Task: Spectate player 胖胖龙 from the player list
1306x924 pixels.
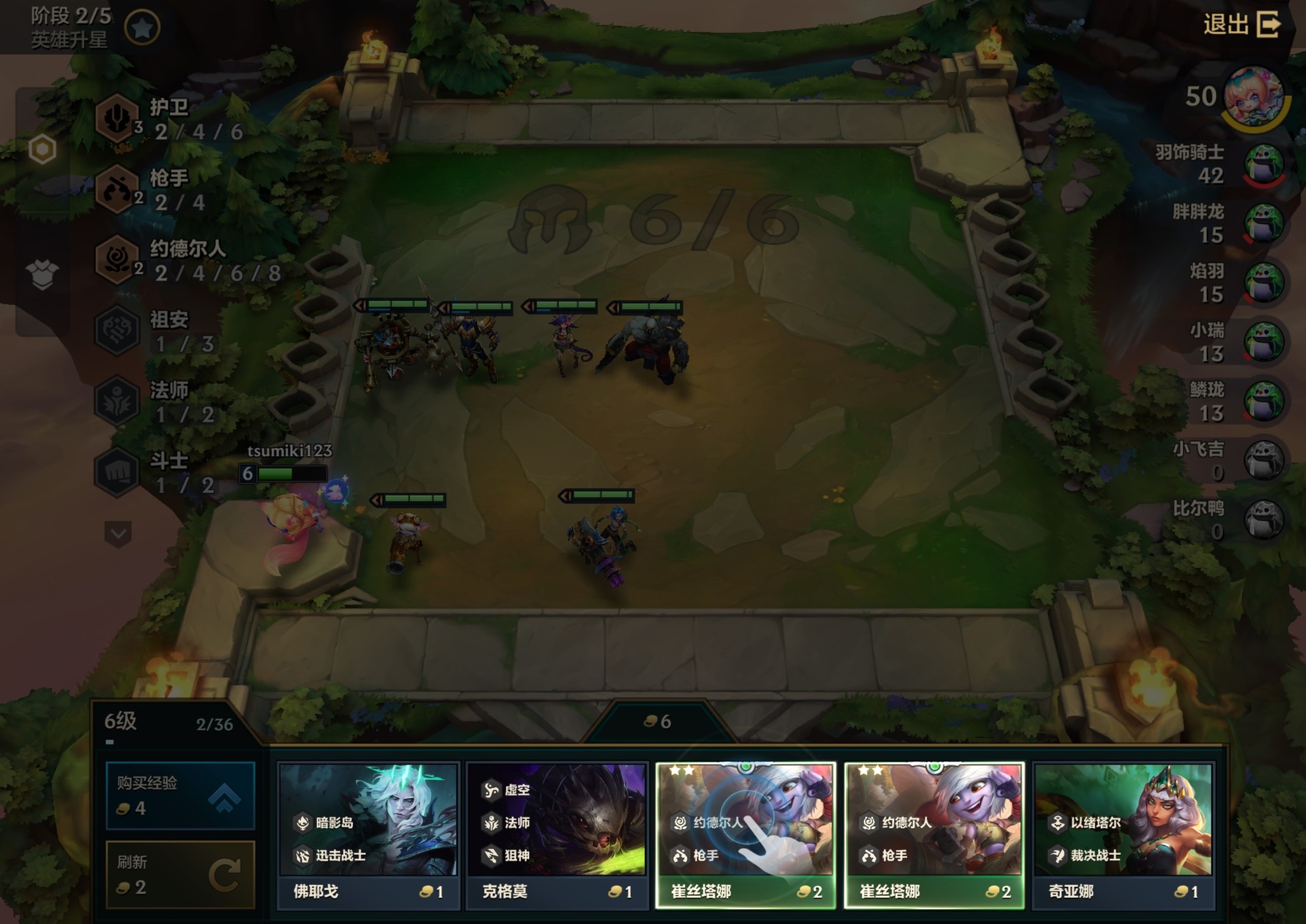Action: pos(1264,223)
